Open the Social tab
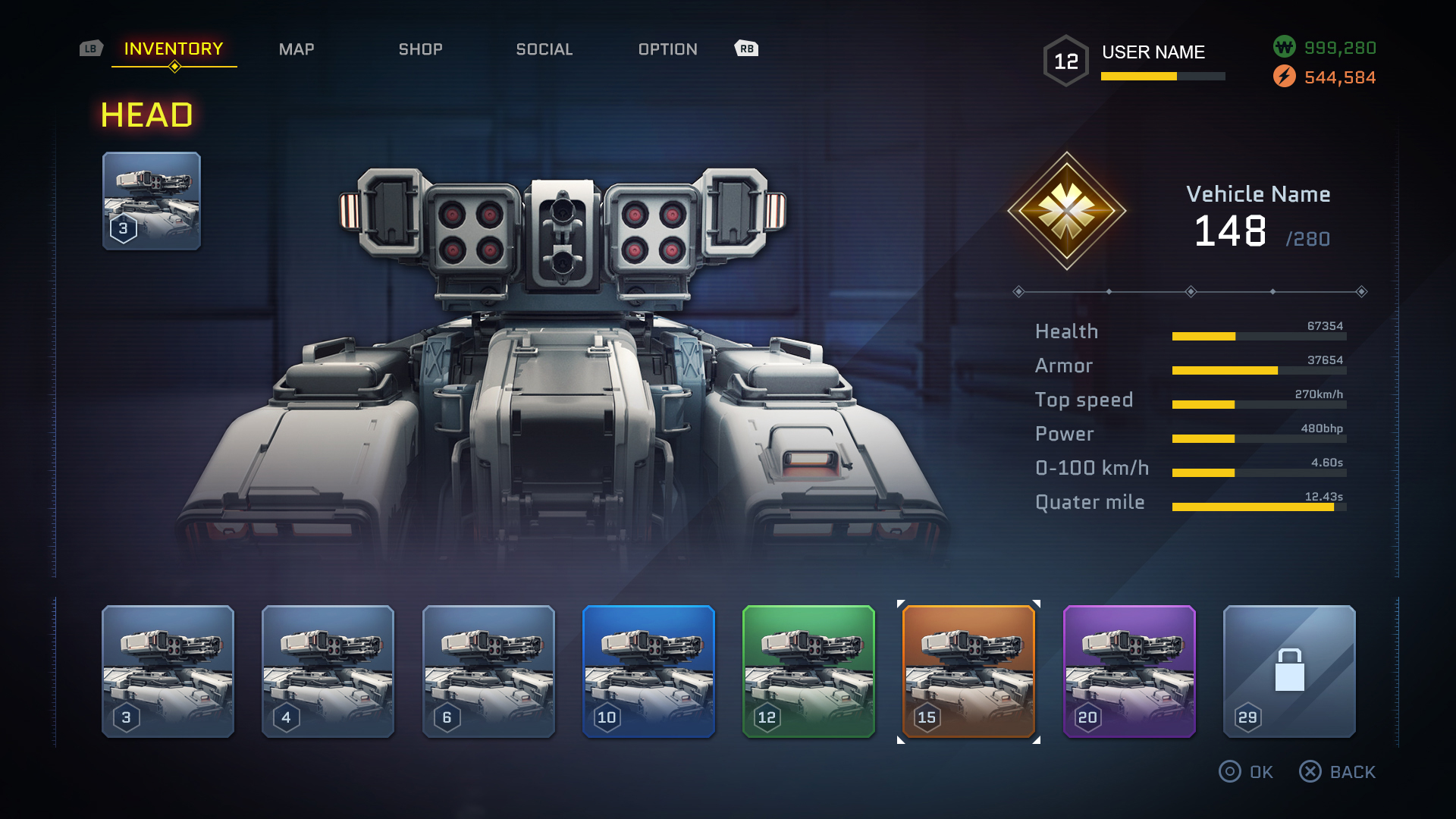The width and height of the screenshot is (1456, 819). coord(544,49)
